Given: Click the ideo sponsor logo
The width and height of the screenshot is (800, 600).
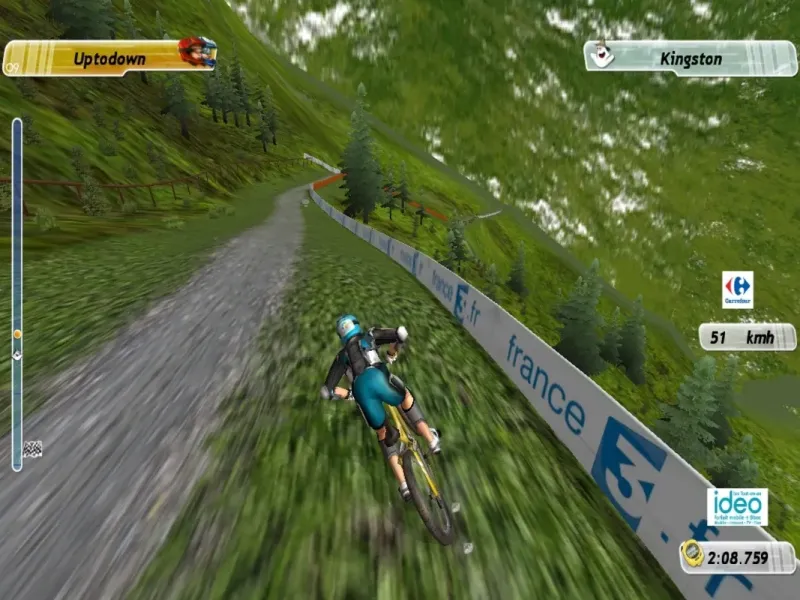Looking at the screenshot, I should click(x=737, y=506).
